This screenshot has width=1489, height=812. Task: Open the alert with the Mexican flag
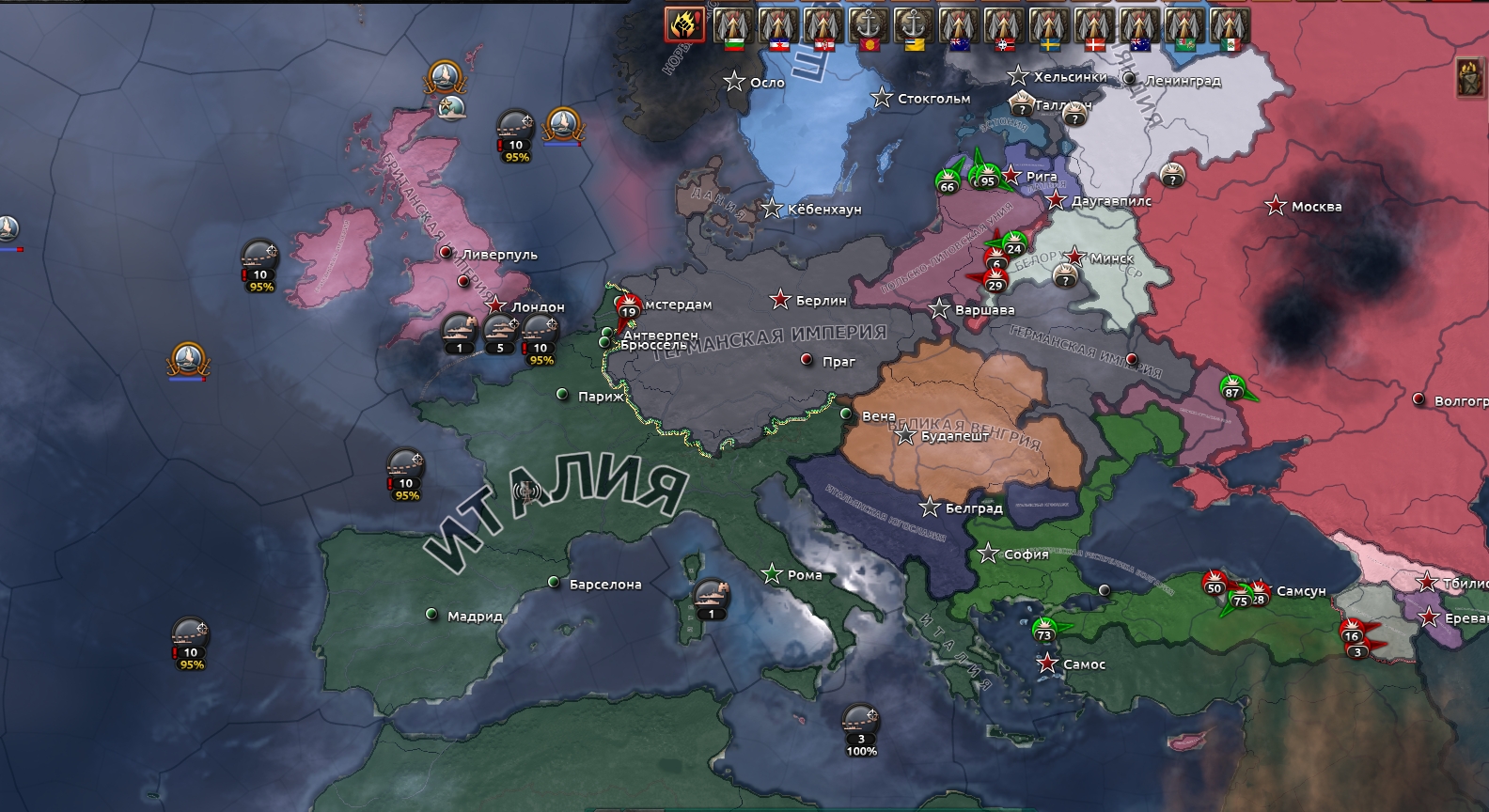(1229, 26)
